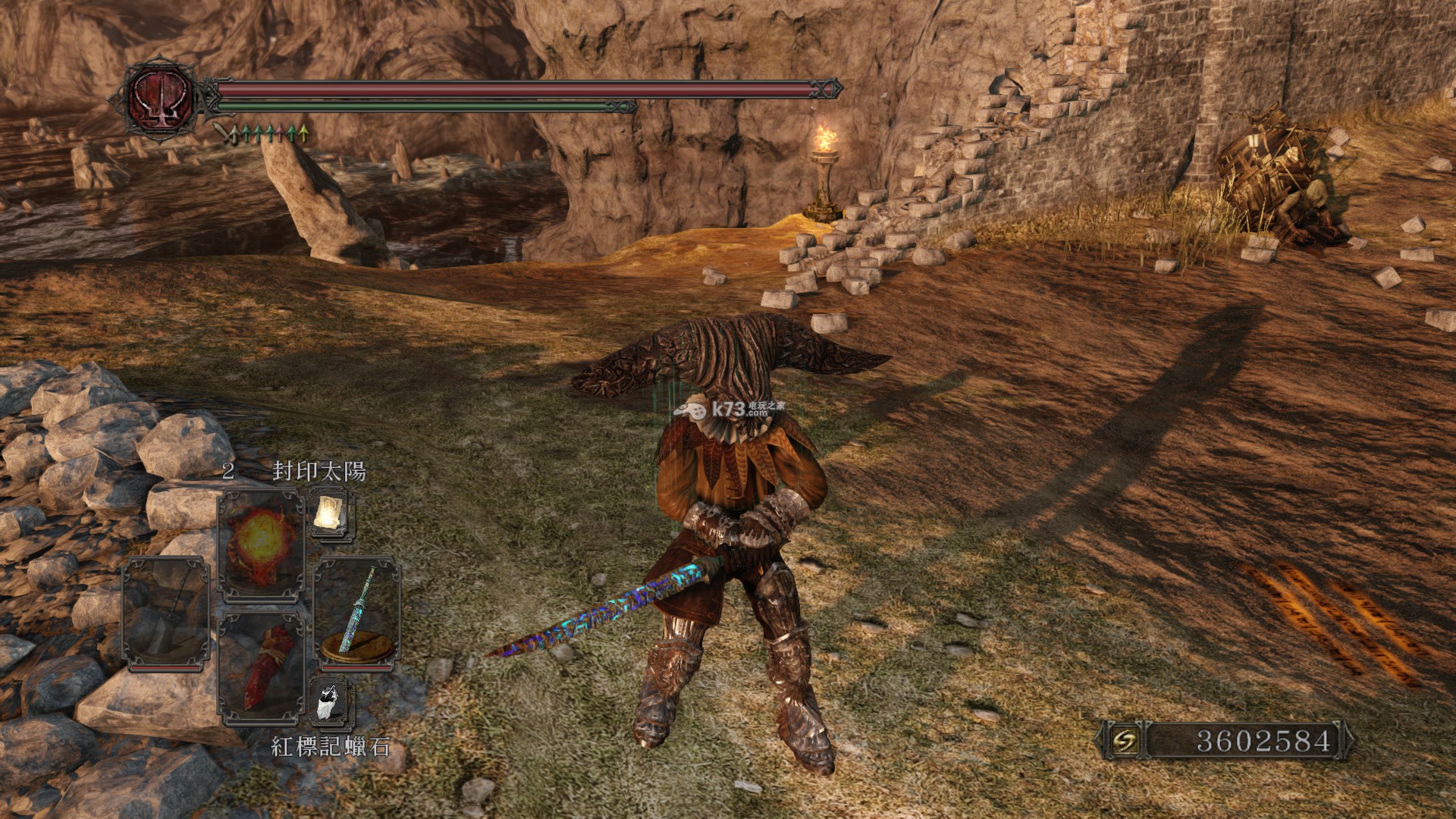Click the small glowing scroll next-spell slot
The image size is (1456, 819).
coord(331,514)
